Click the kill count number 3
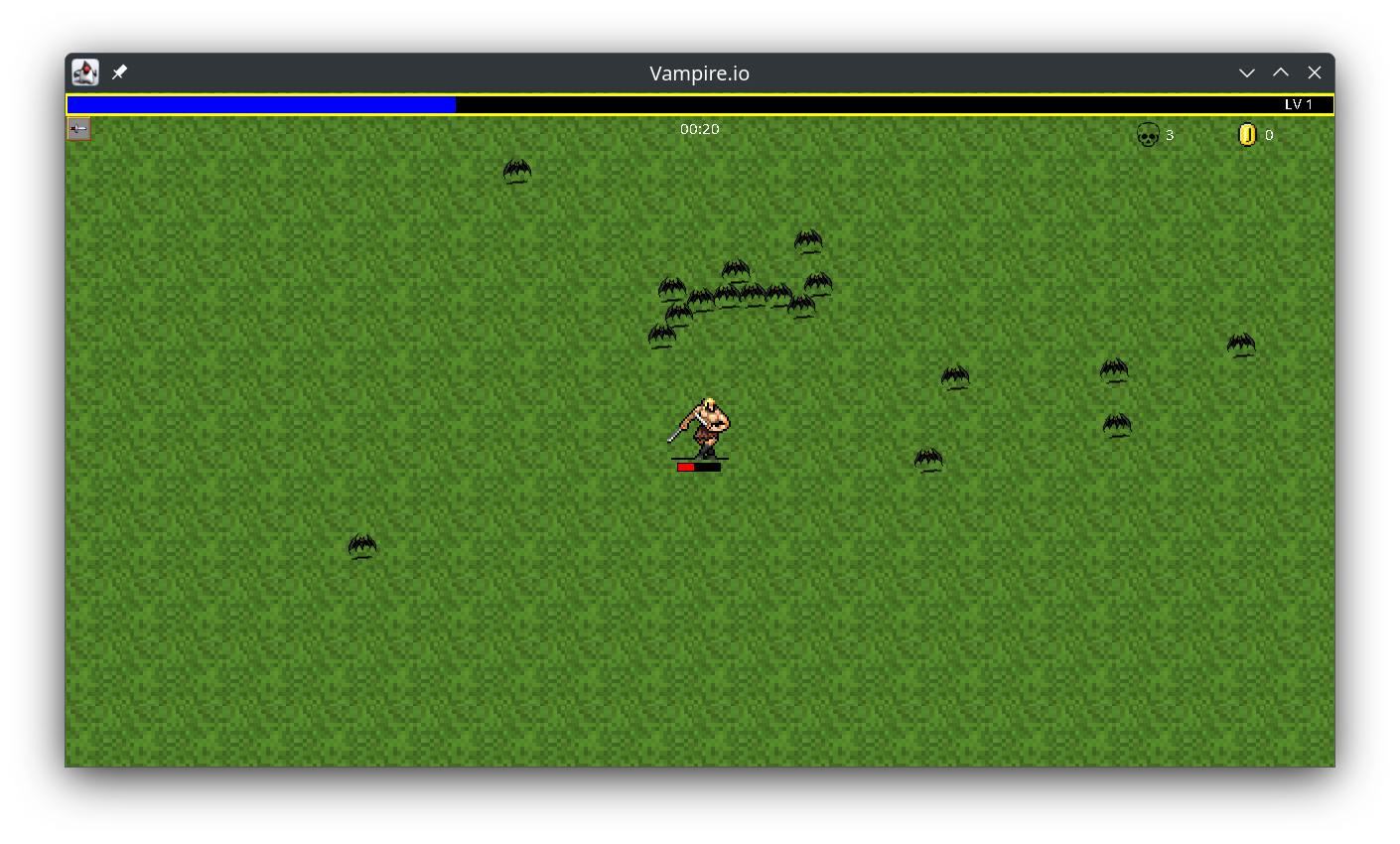This screenshot has width=1400, height=844. [1172, 134]
